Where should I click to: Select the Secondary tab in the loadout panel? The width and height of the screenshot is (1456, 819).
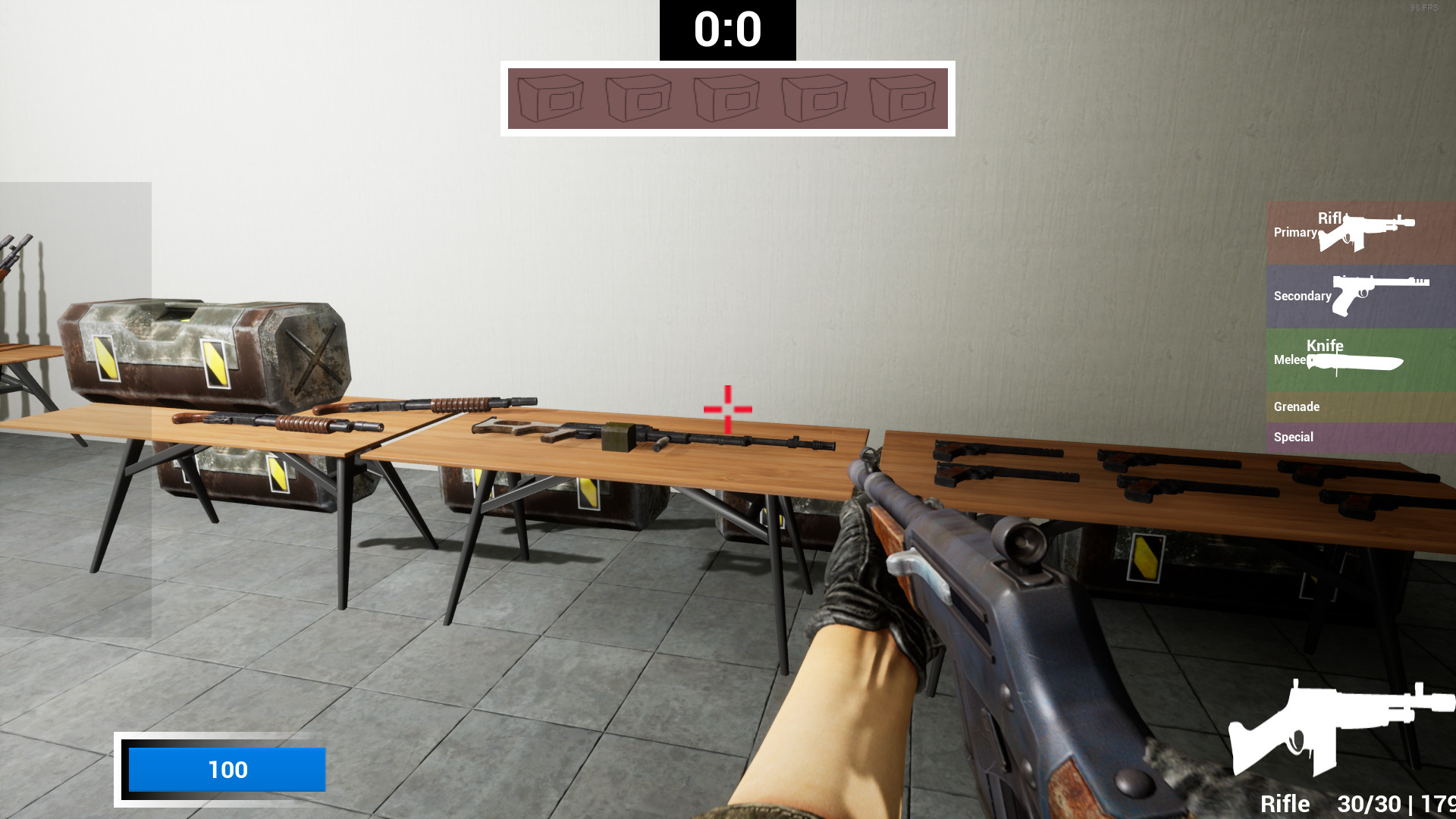(x=1302, y=296)
